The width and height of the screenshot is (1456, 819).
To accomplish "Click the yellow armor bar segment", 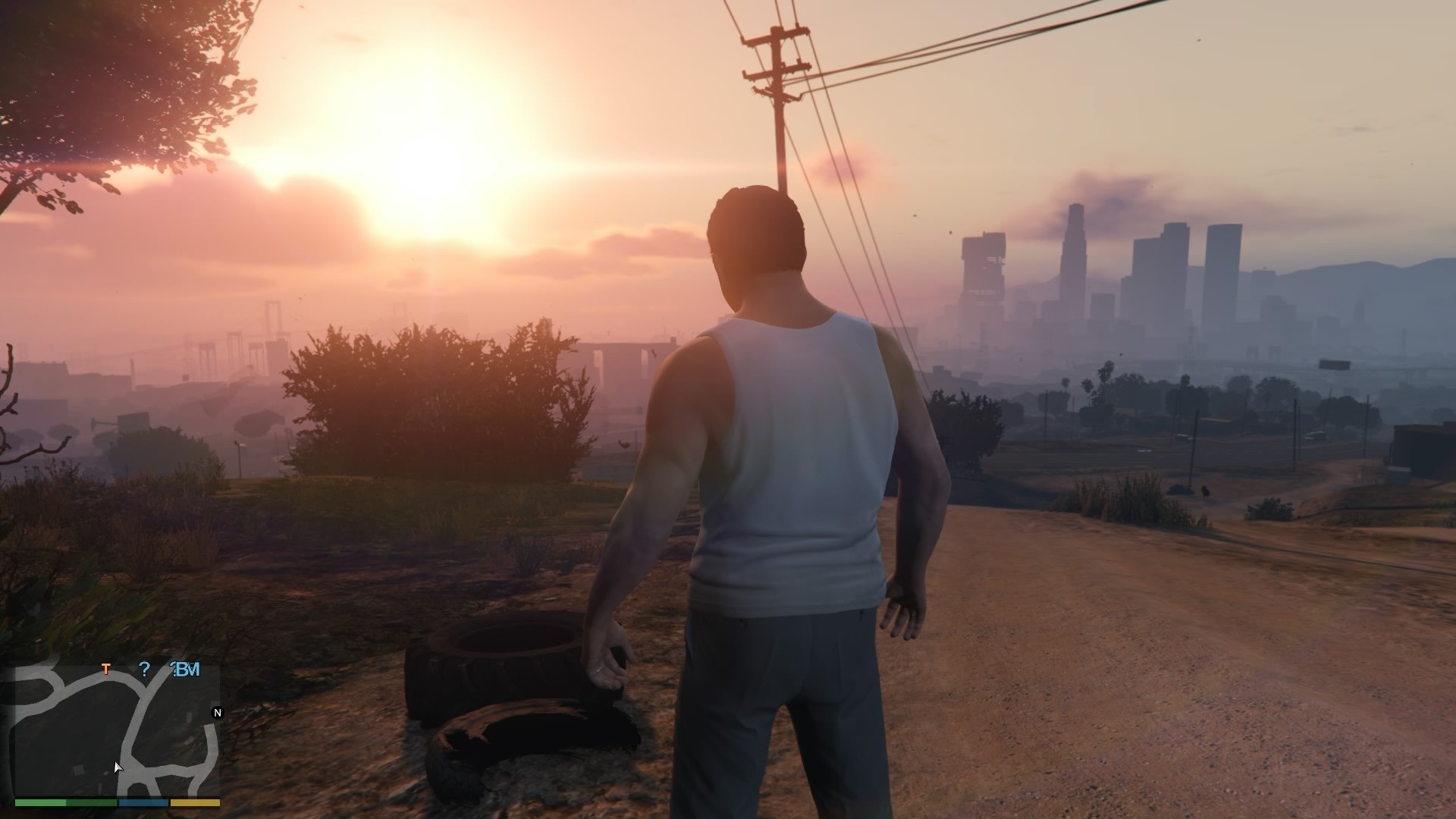I will point(195,802).
